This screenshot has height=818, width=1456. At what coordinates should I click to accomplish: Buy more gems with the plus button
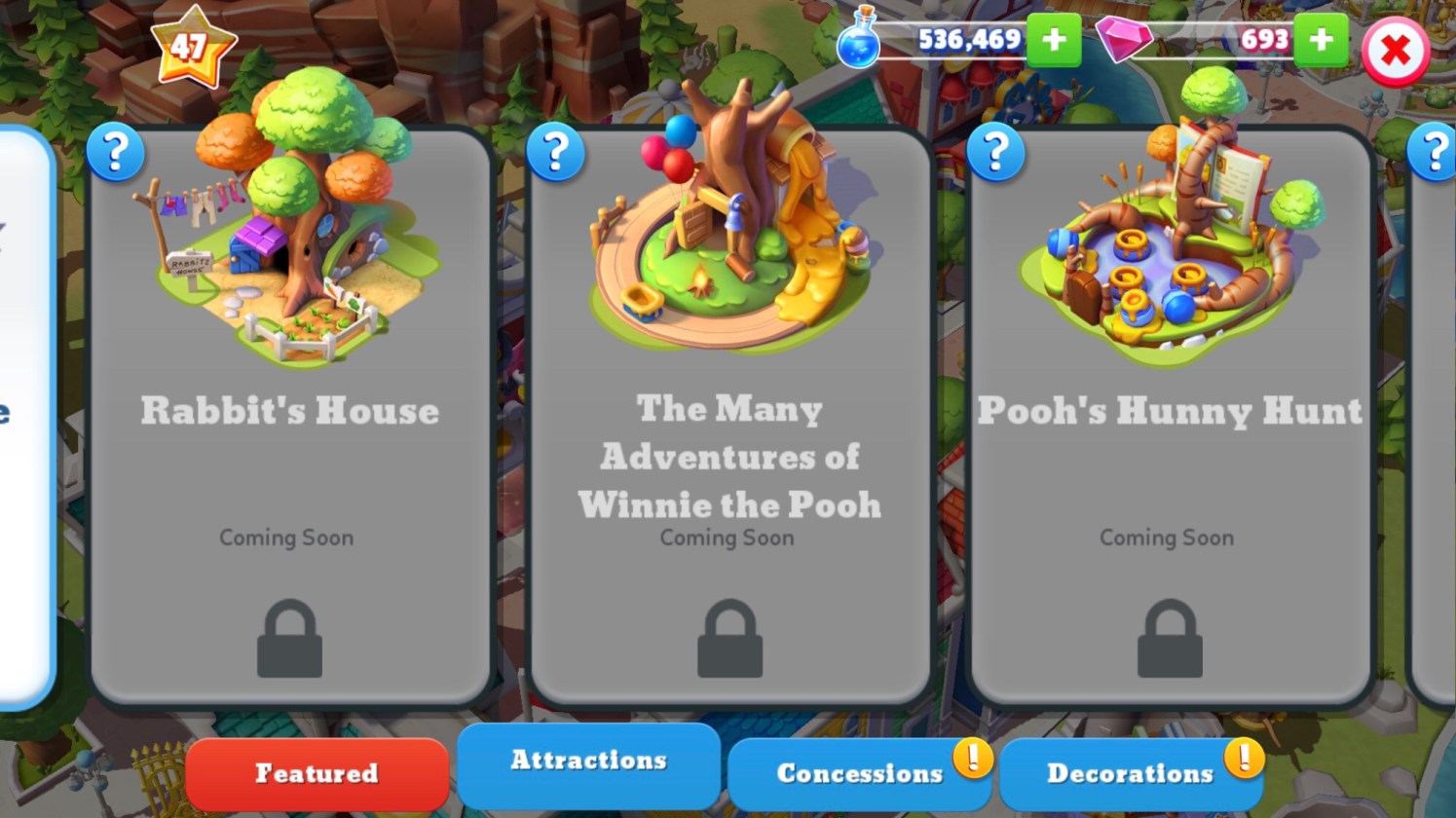point(1322,40)
